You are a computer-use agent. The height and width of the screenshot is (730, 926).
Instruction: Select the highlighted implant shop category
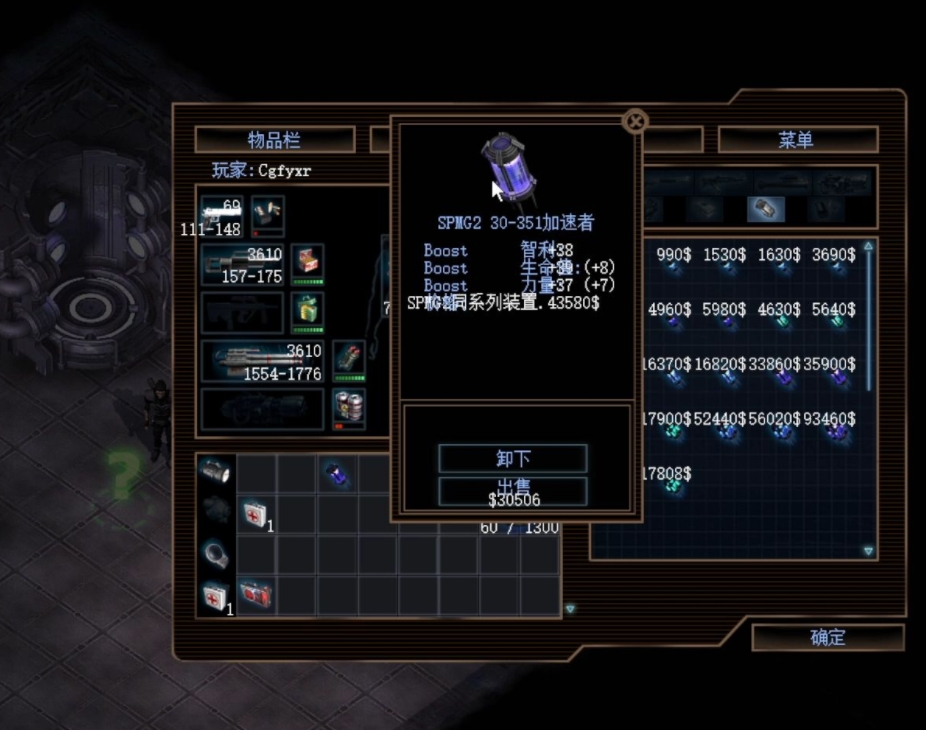pyautogui.click(x=765, y=209)
